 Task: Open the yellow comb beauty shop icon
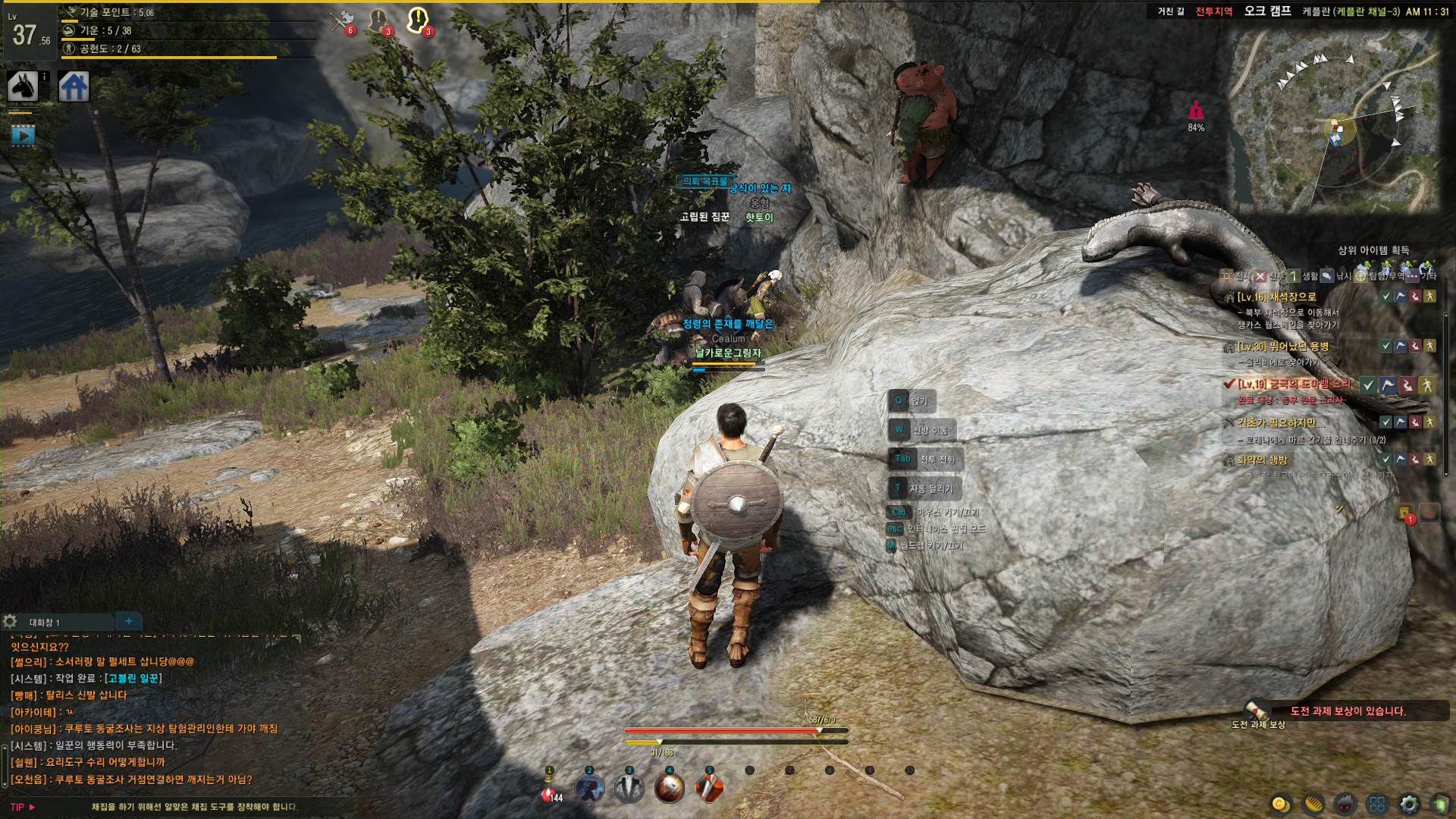(1313, 804)
